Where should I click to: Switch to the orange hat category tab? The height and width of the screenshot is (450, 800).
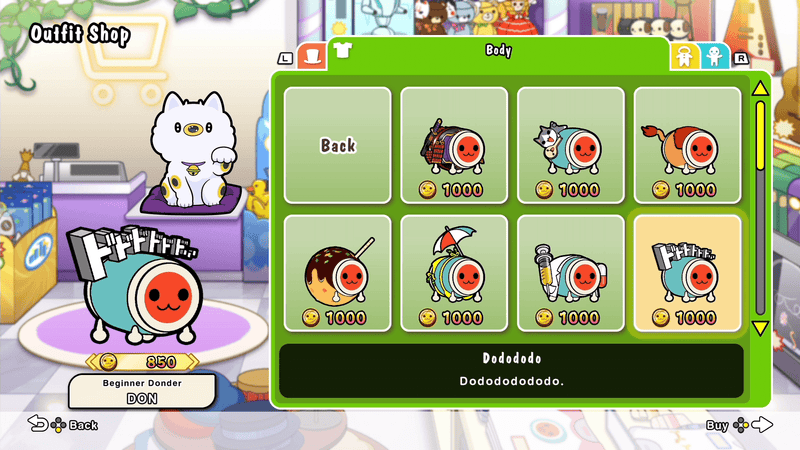pos(313,56)
